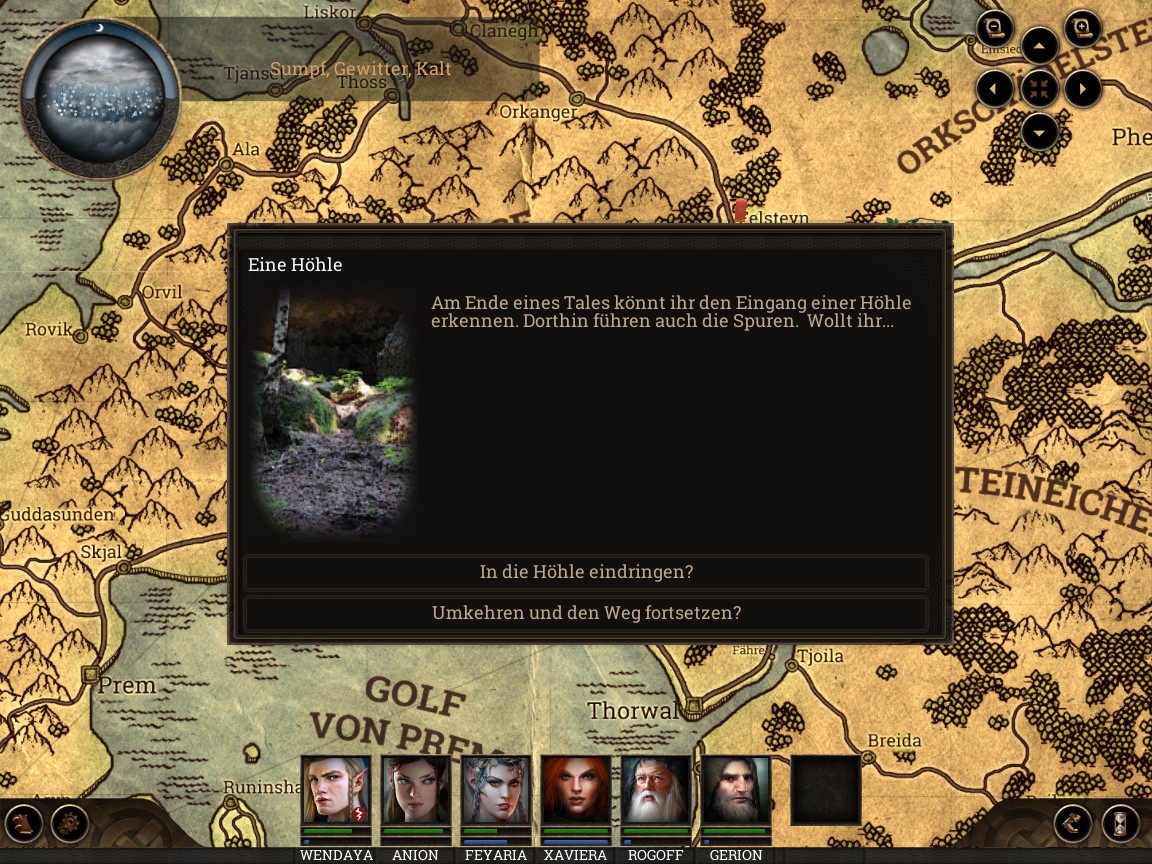The height and width of the screenshot is (864, 1152).
Task: Open the journal book icon
Action: [24, 824]
